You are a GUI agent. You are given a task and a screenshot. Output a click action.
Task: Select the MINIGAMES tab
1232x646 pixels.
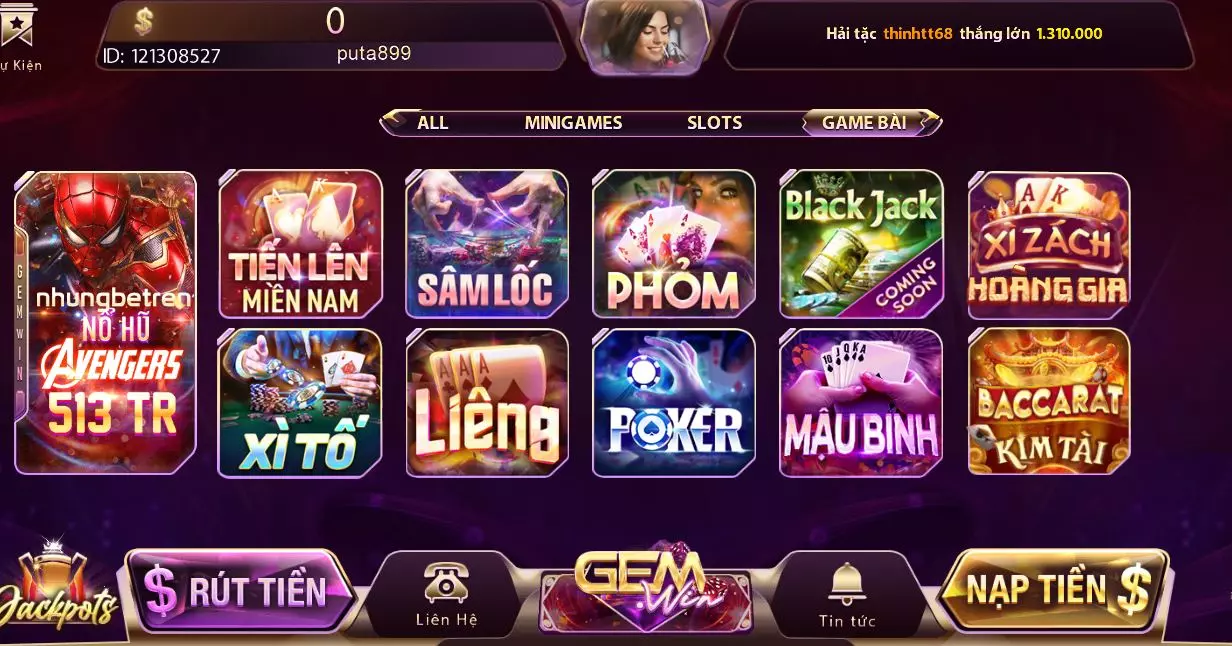click(573, 123)
